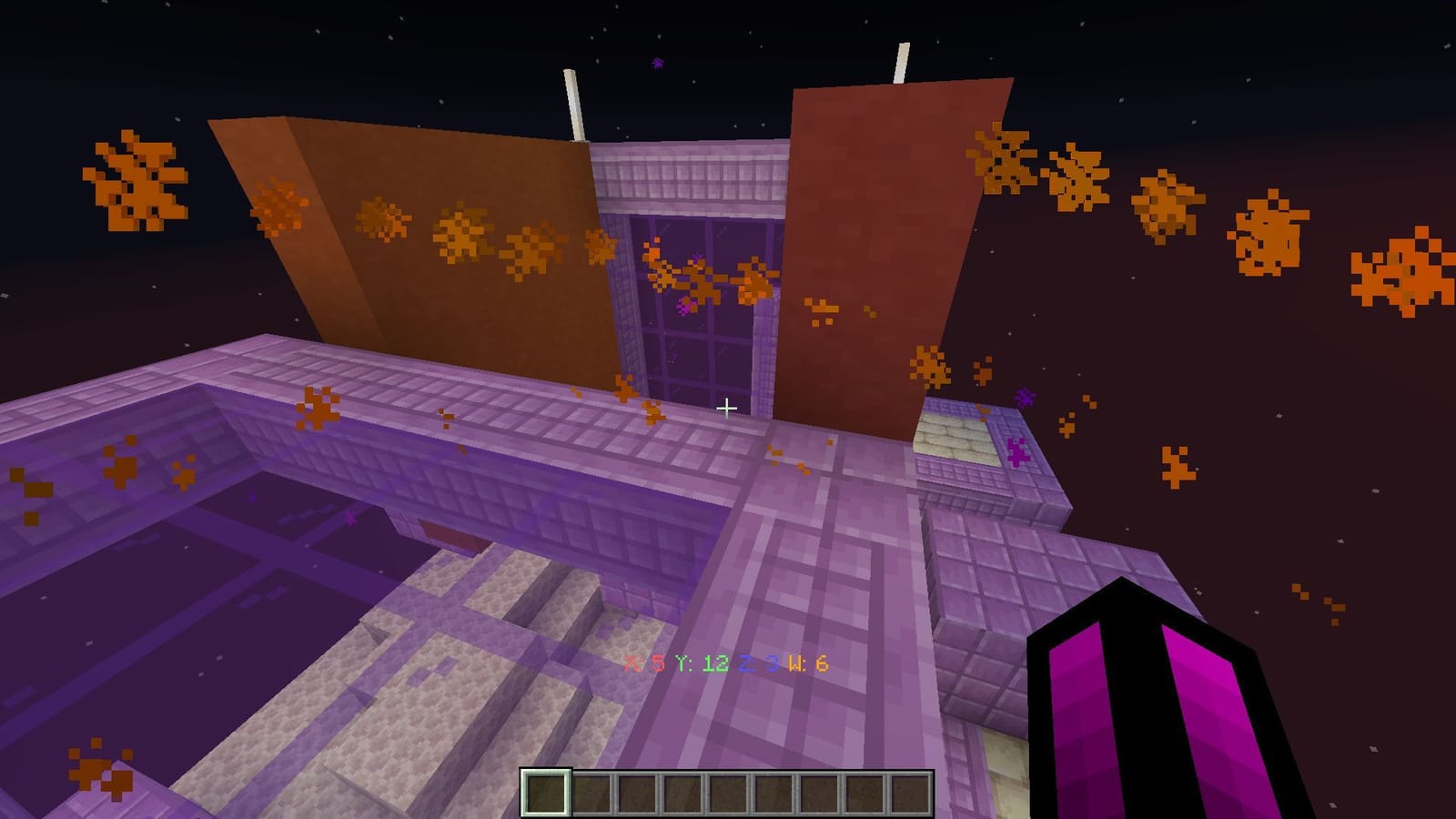Click the crosshair at screen center
Viewport: 1456px width, 819px height.
[728, 409]
